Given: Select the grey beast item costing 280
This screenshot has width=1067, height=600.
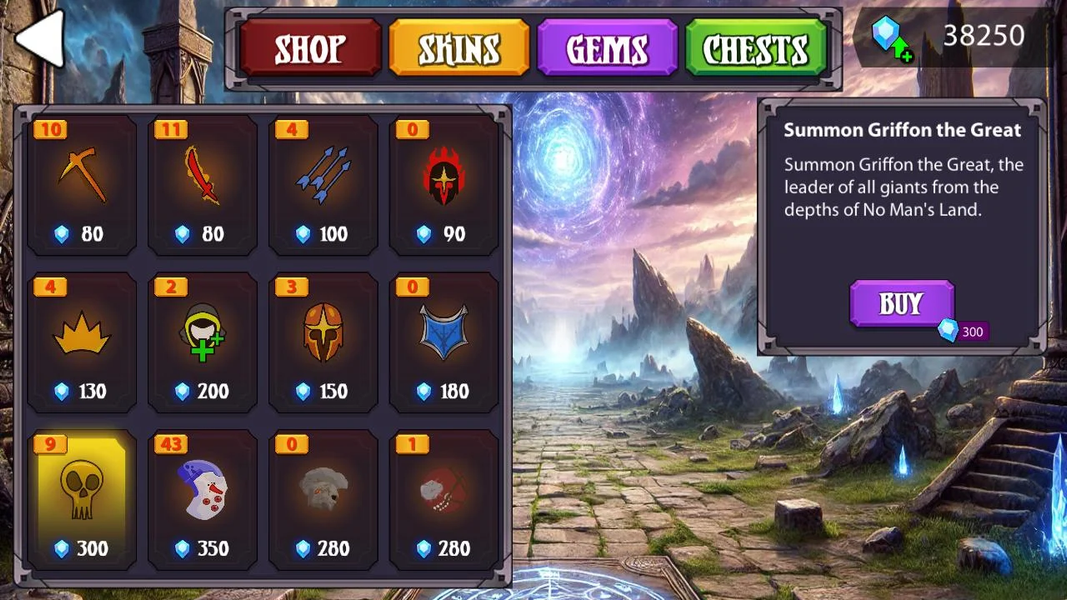Looking at the screenshot, I should pyautogui.click(x=323, y=499).
